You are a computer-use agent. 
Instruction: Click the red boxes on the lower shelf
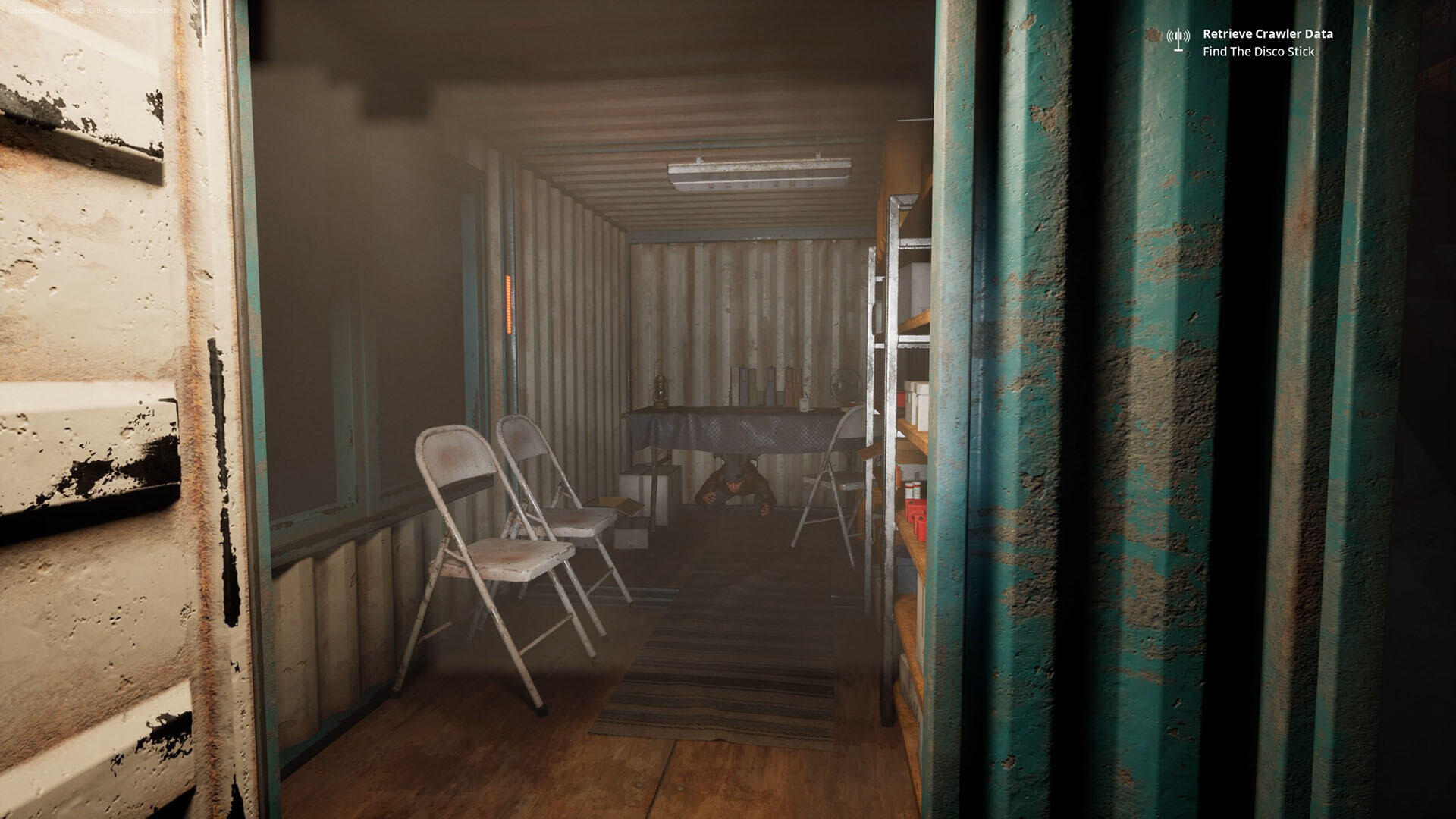(914, 514)
